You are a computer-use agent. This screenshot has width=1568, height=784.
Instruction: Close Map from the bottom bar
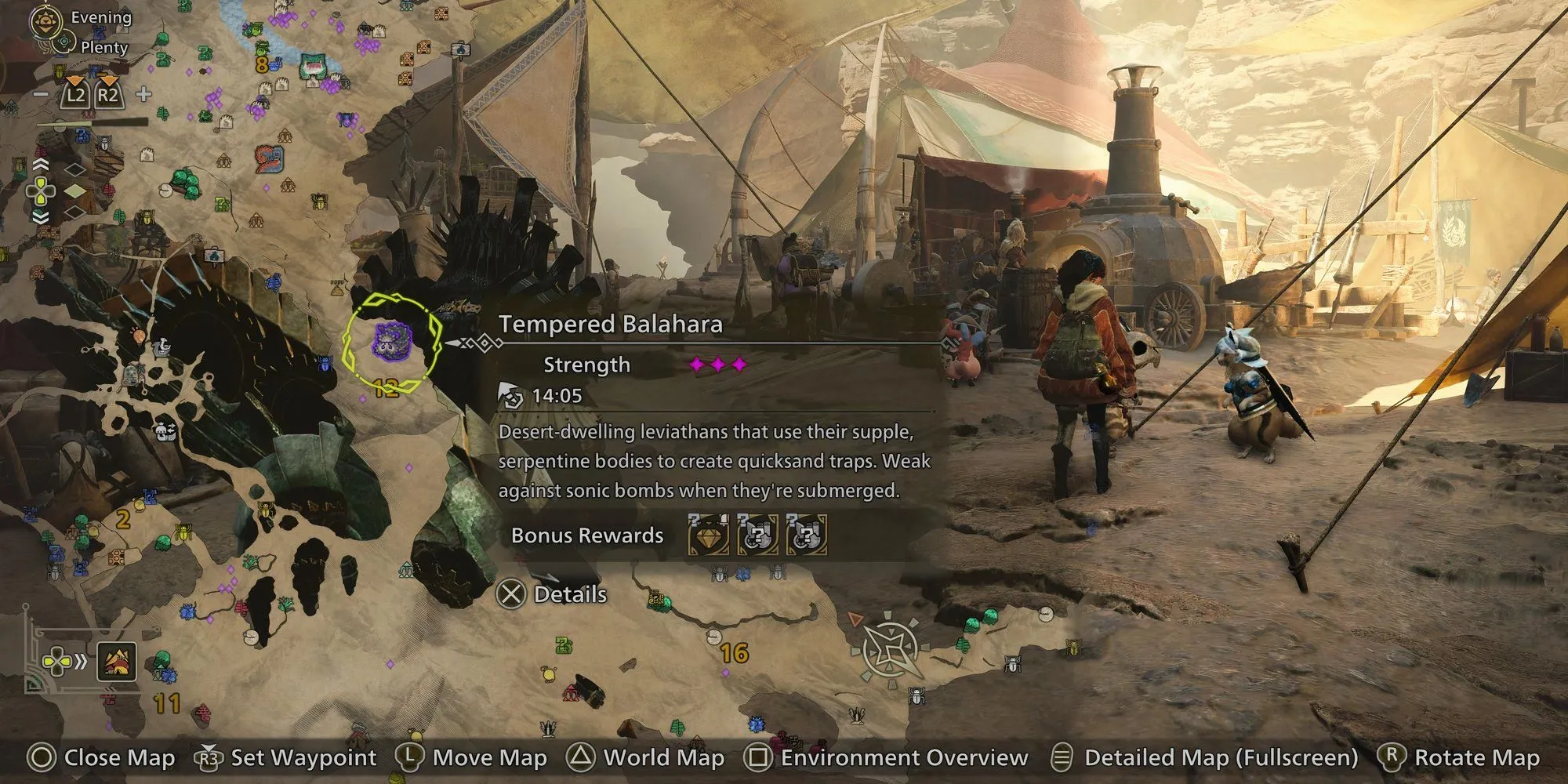[102, 757]
